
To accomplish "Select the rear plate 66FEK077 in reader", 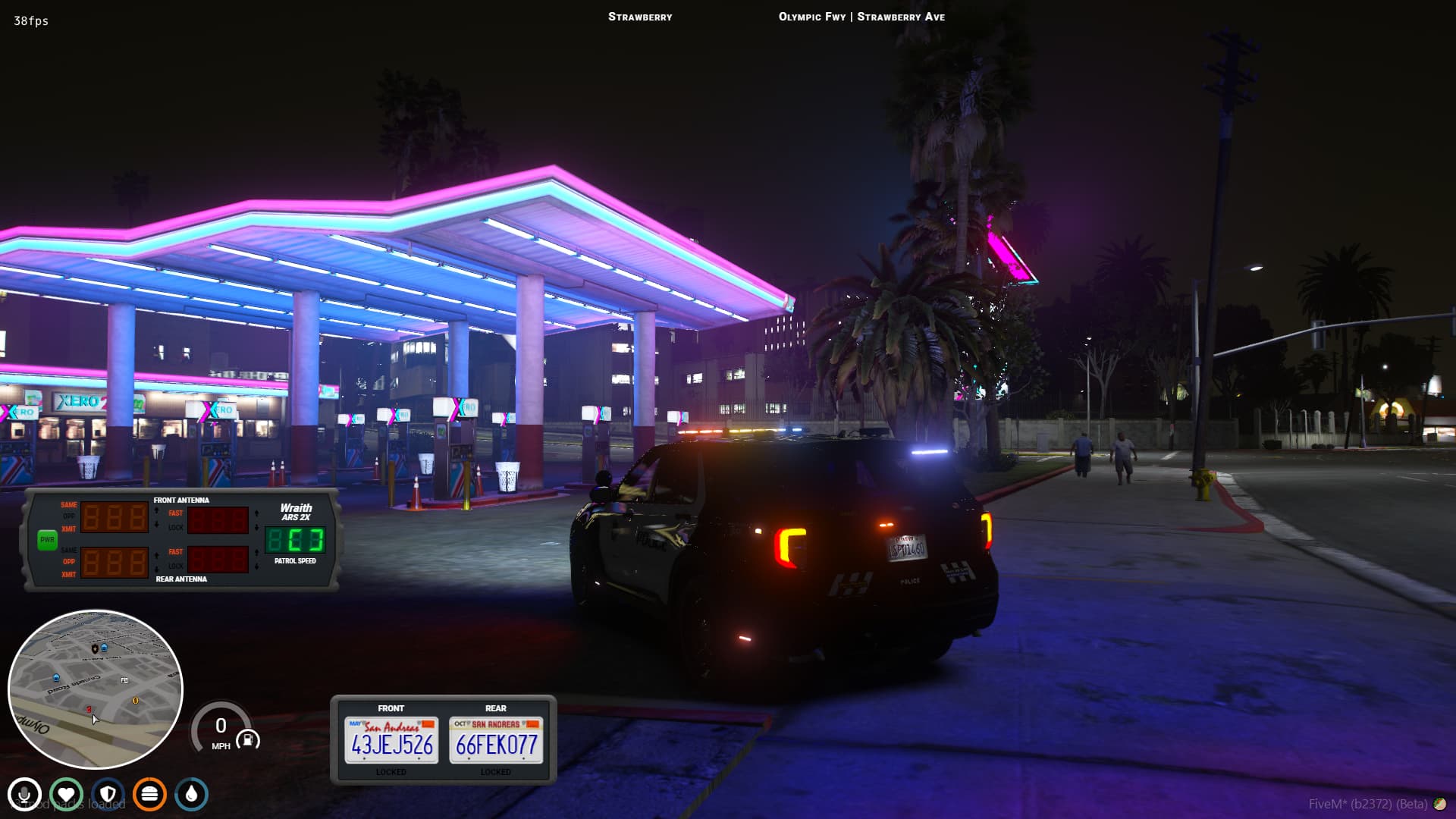I will (496, 740).
